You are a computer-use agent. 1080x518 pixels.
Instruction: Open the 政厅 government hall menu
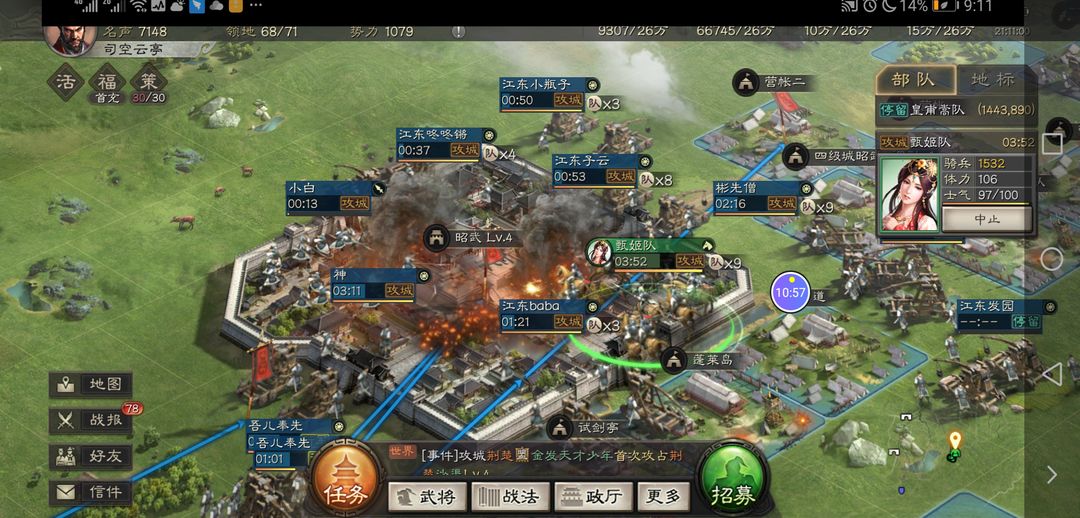point(595,496)
